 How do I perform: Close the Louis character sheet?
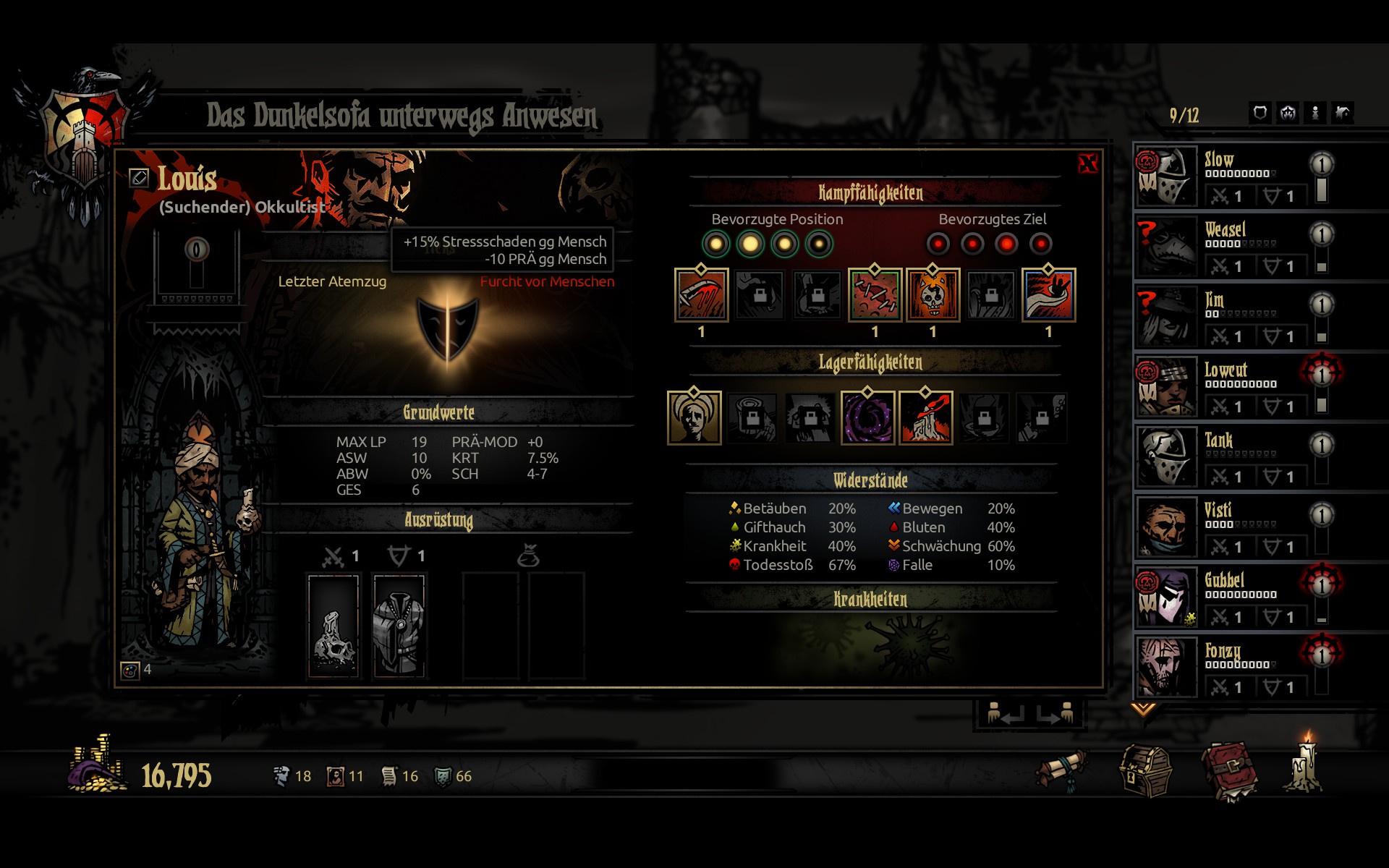coord(1087,163)
